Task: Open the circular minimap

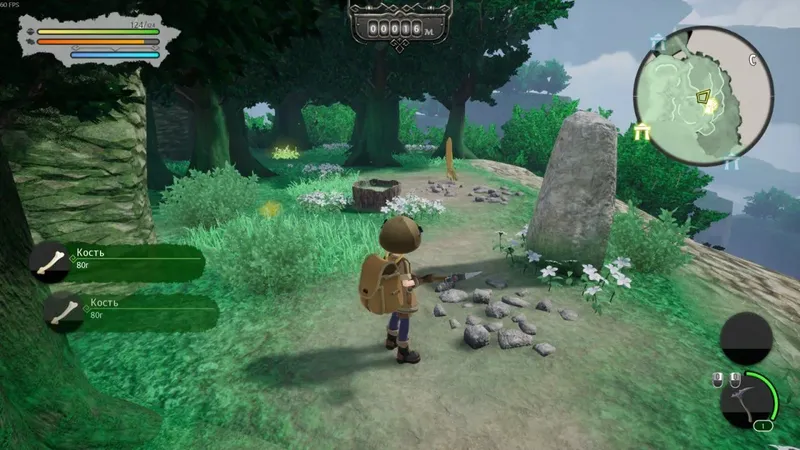Action: coord(703,95)
